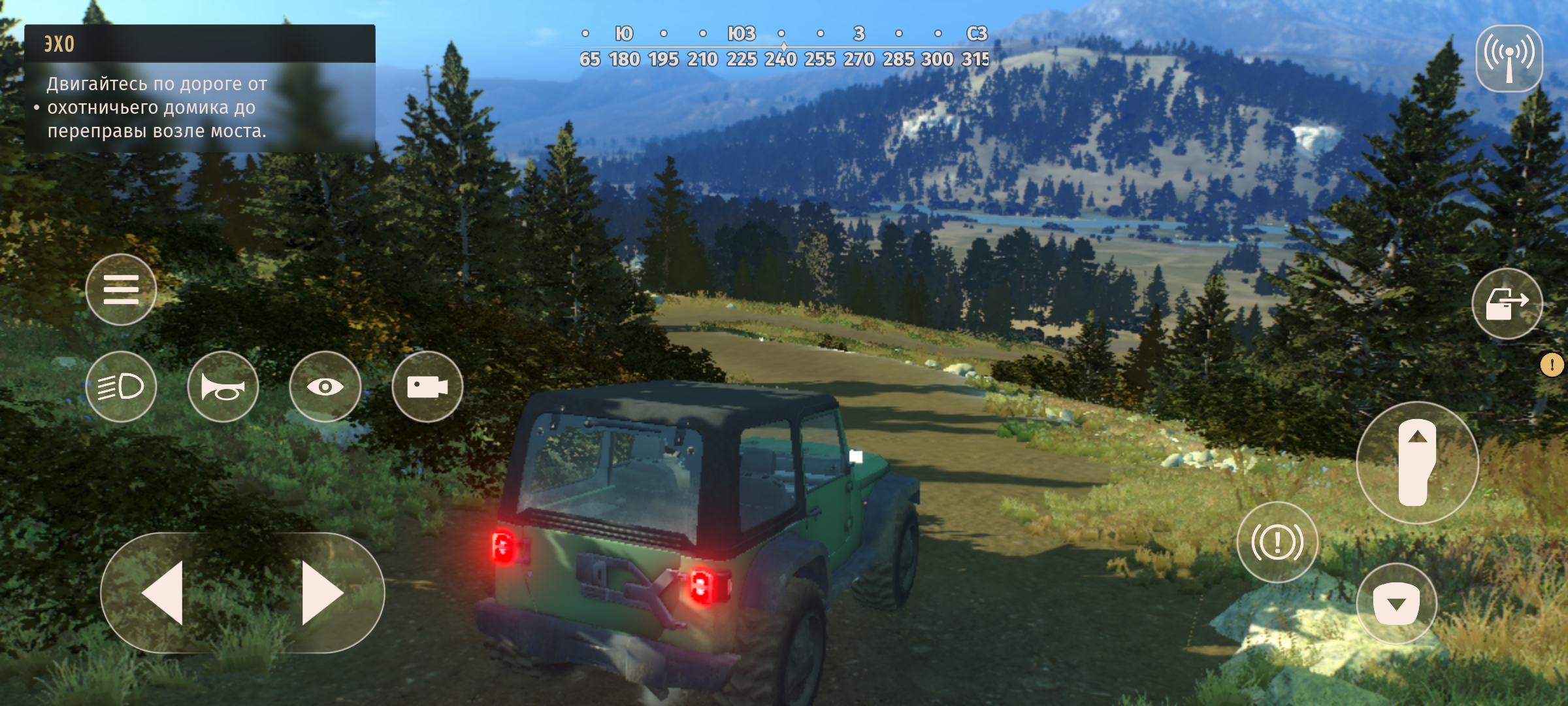Open the radio antenna signal button
This screenshot has width=1568, height=706.
[x=1509, y=58]
